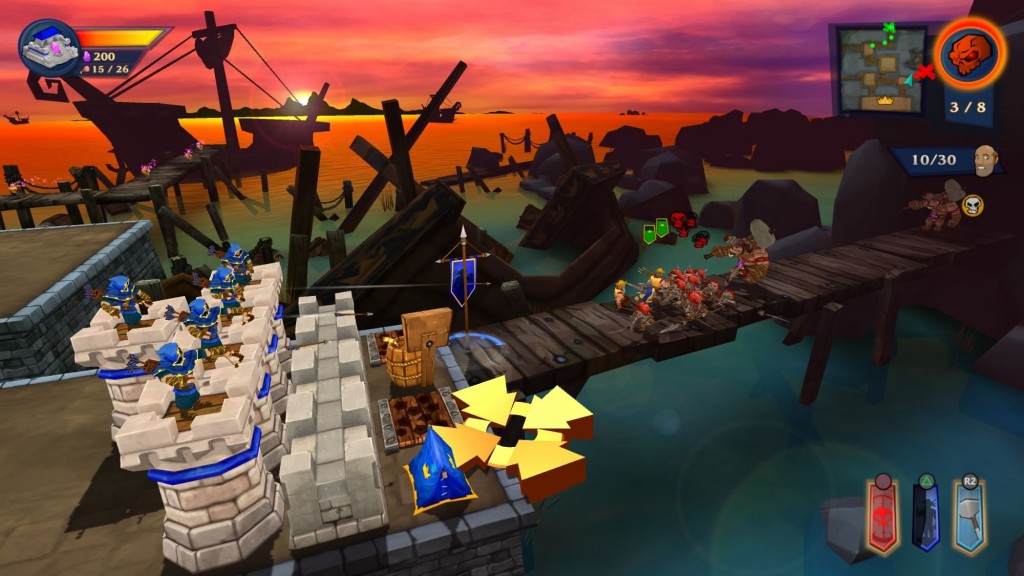Click the castle portrait icon
This screenshot has height=576, width=1024.
(50, 48)
